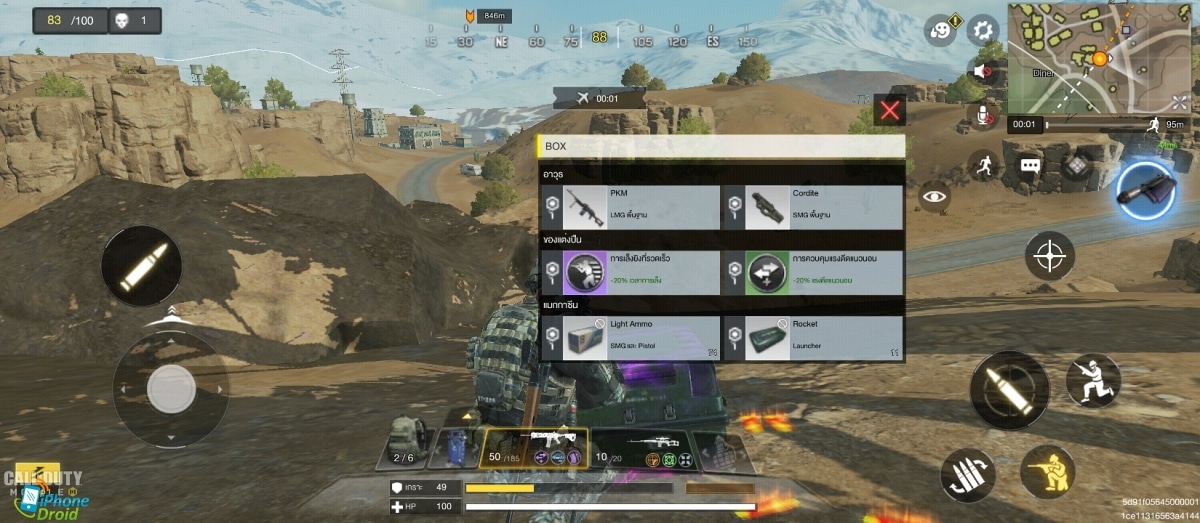
Task: Activate the blue-ringed launcher ability
Action: (x=1146, y=190)
